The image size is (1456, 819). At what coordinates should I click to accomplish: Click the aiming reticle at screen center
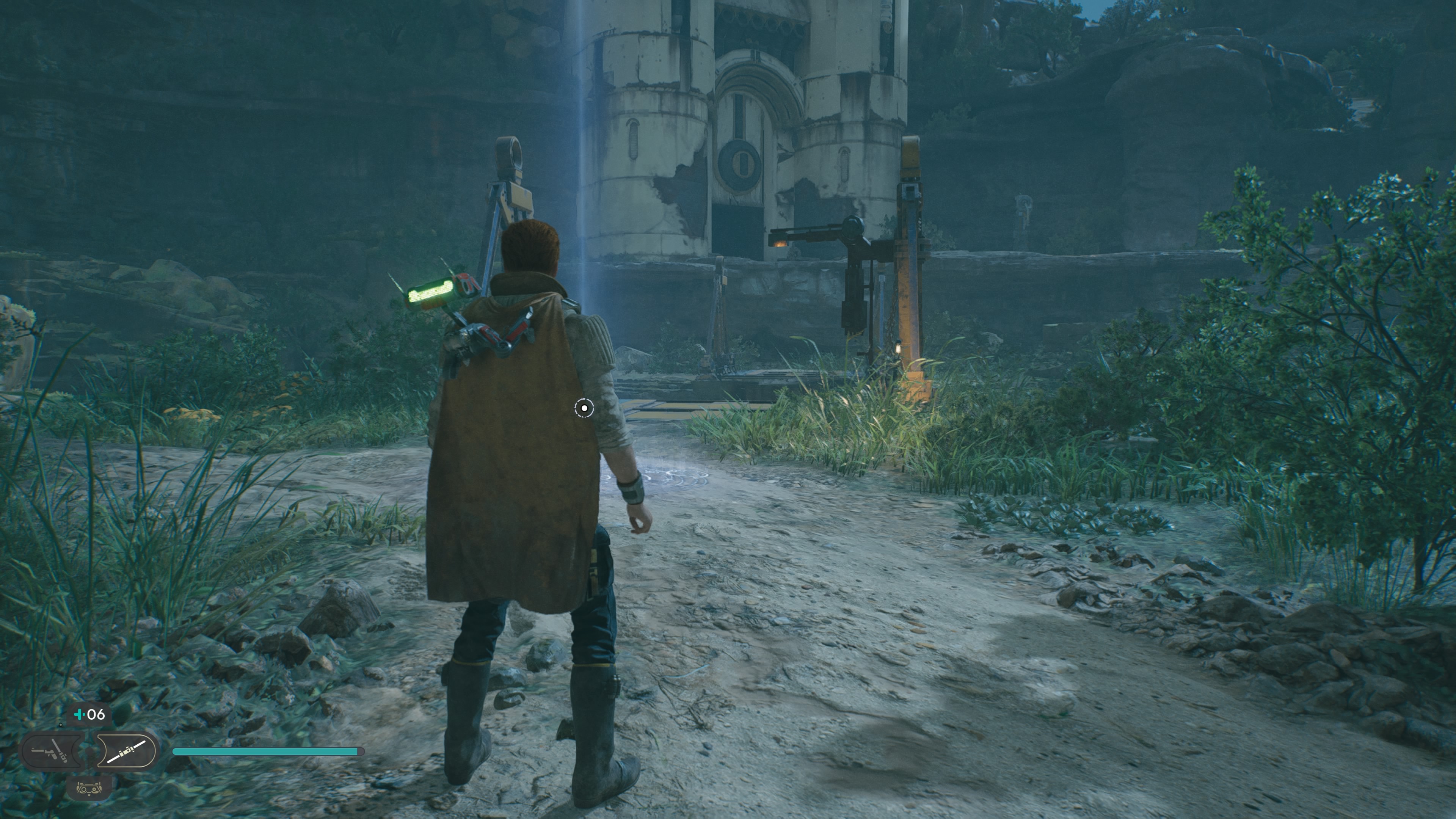point(584,408)
